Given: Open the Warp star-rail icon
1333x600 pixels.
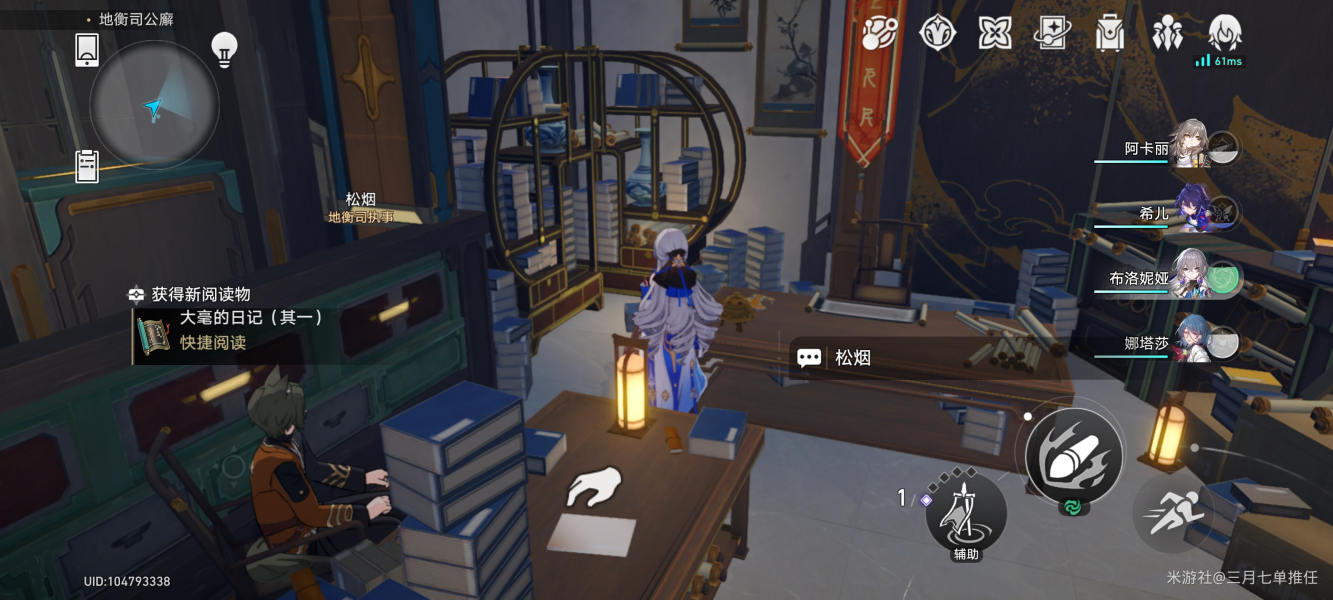Looking at the screenshot, I should tap(880, 34).
